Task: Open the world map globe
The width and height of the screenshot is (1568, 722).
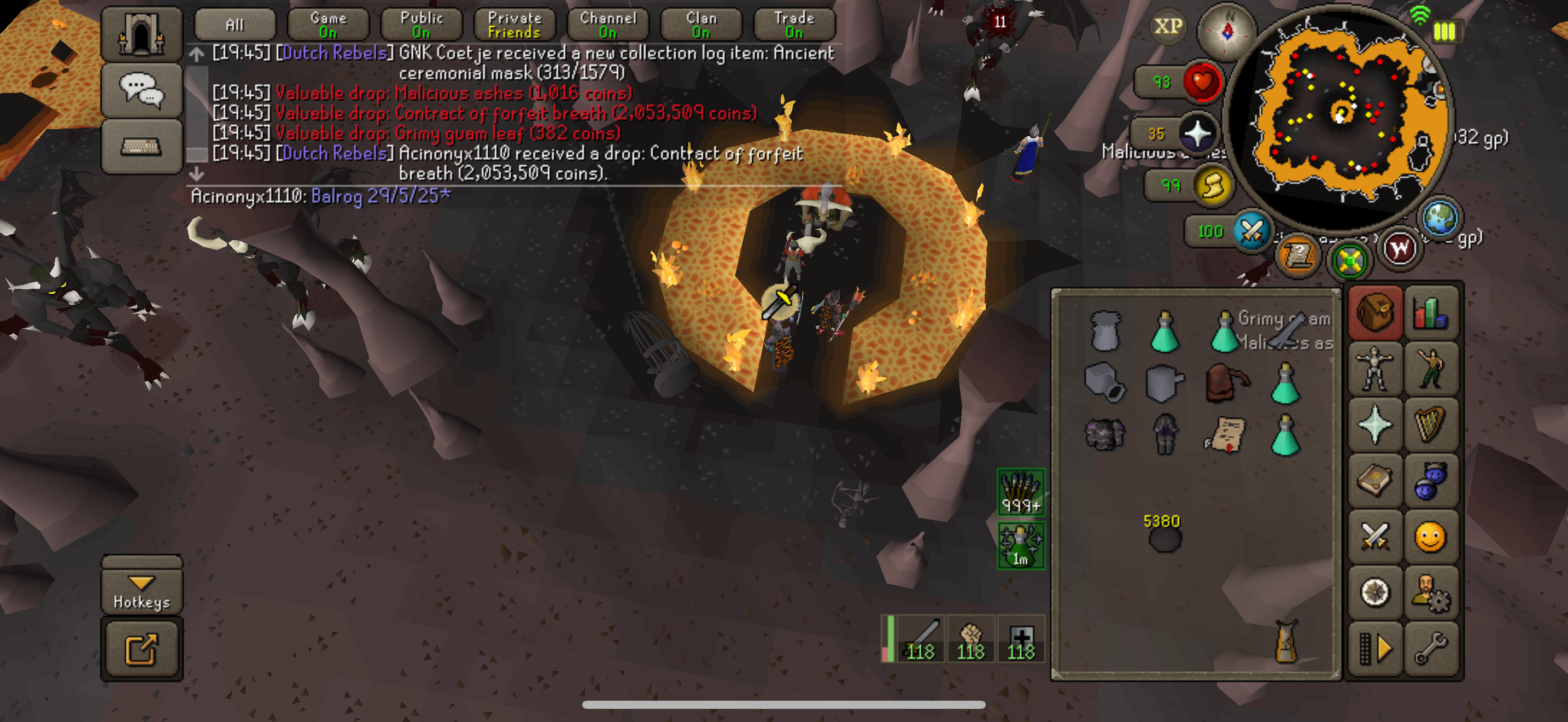Action: click(1439, 218)
